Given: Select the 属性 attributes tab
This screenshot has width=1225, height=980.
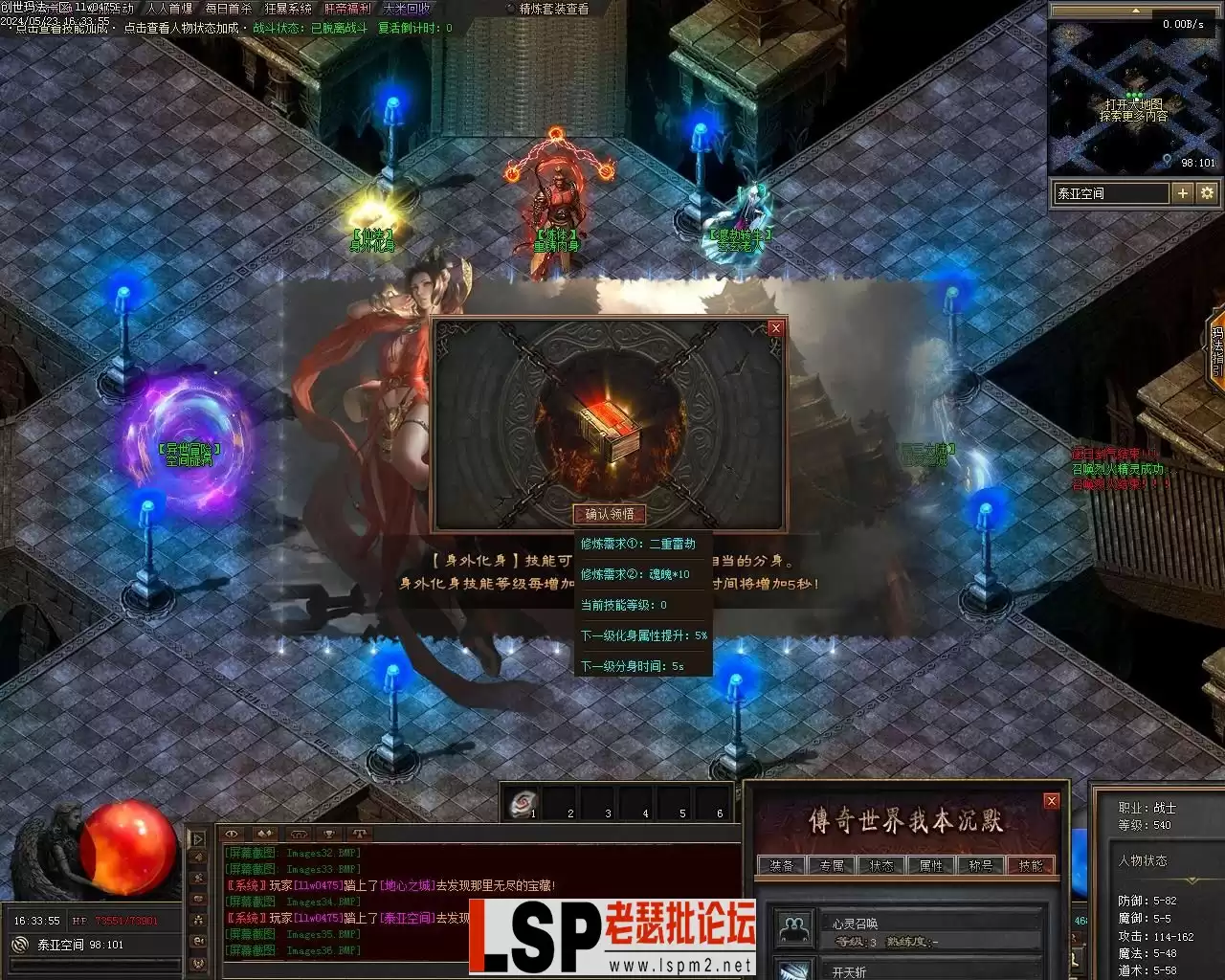Looking at the screenshot, I should (930, 865).
